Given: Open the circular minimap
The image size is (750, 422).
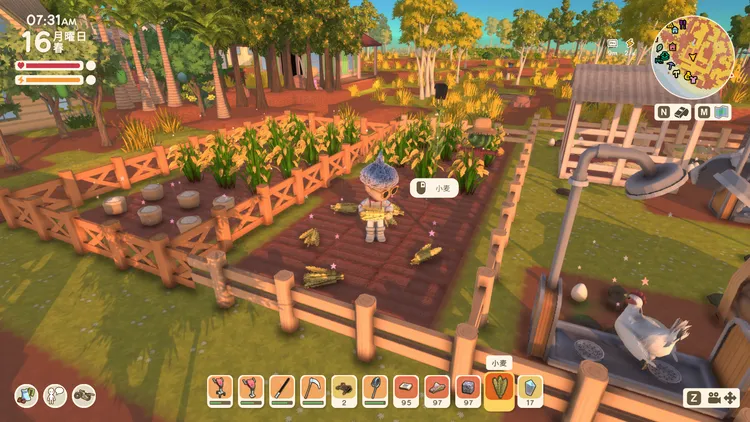Looking at the screenshot, I should click(686, 58).
